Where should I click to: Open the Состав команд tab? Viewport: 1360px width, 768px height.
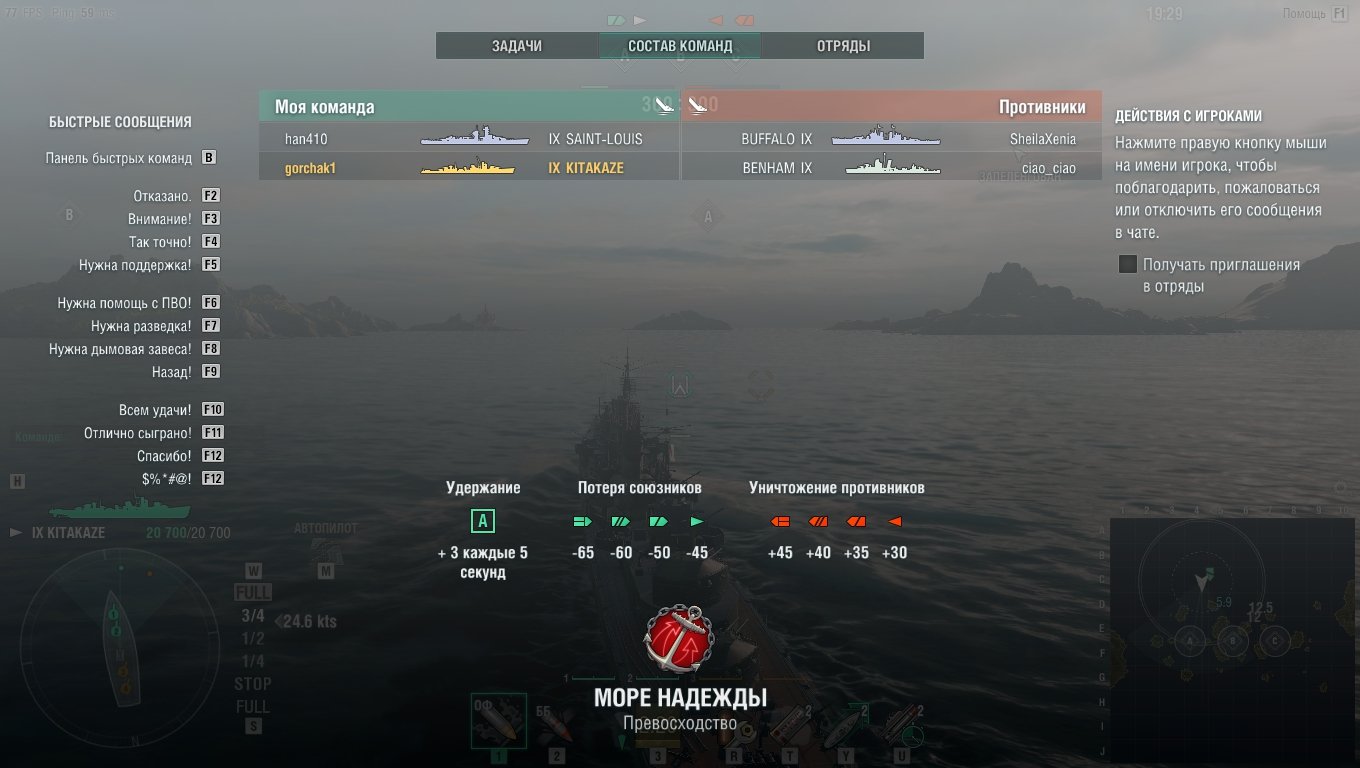point(680,46)
